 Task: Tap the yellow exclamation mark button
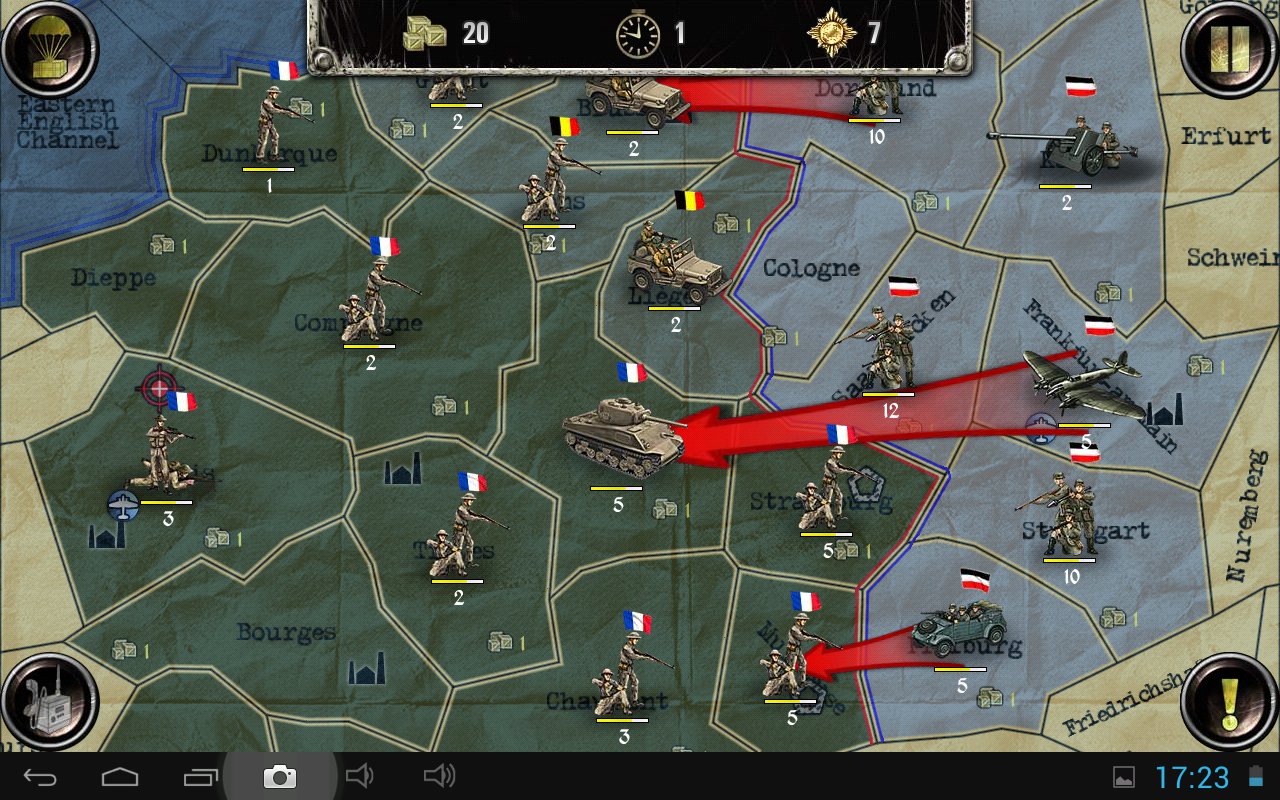[1230, 702]
